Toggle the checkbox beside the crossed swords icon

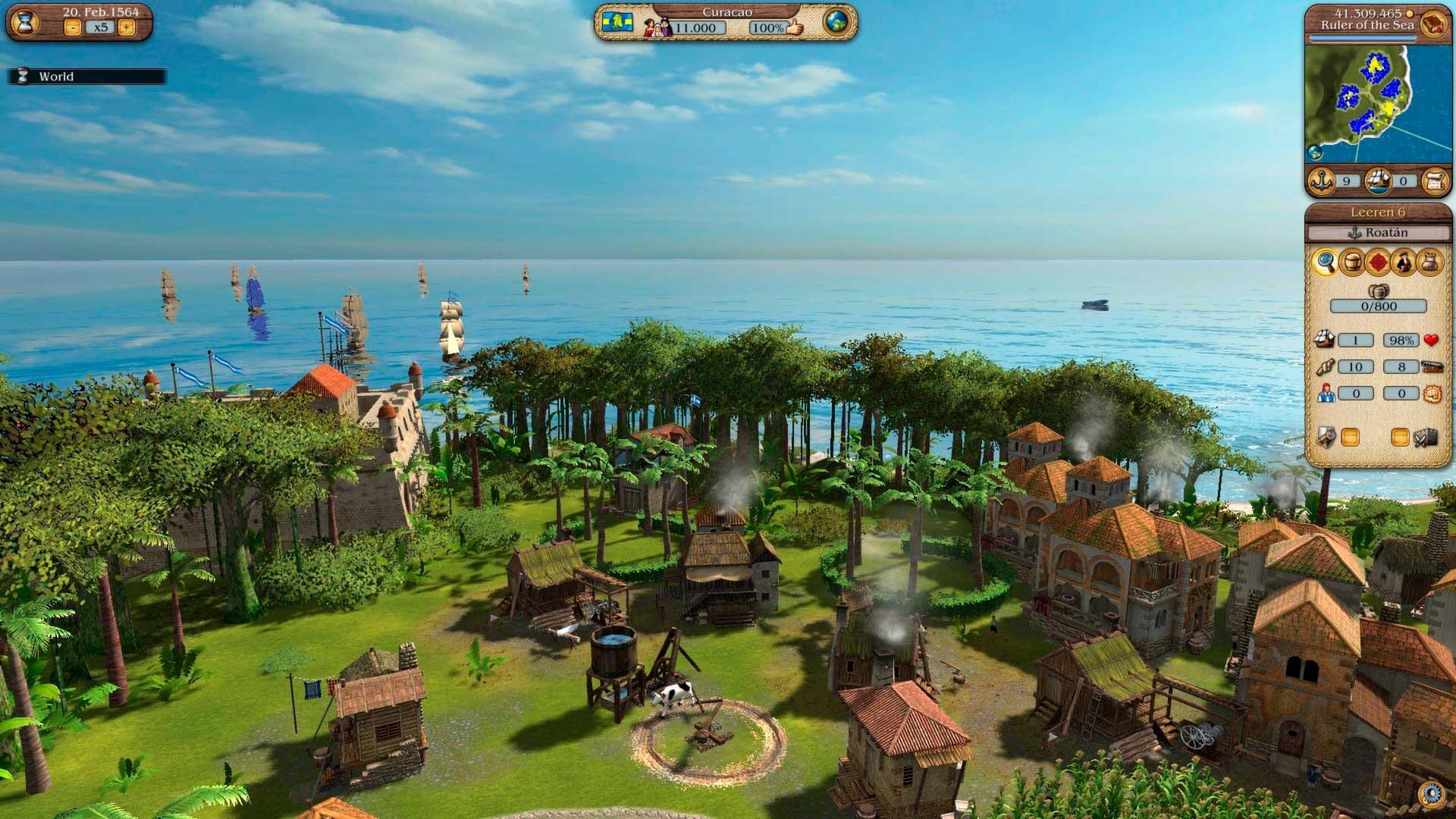[x=1400, y=438]
